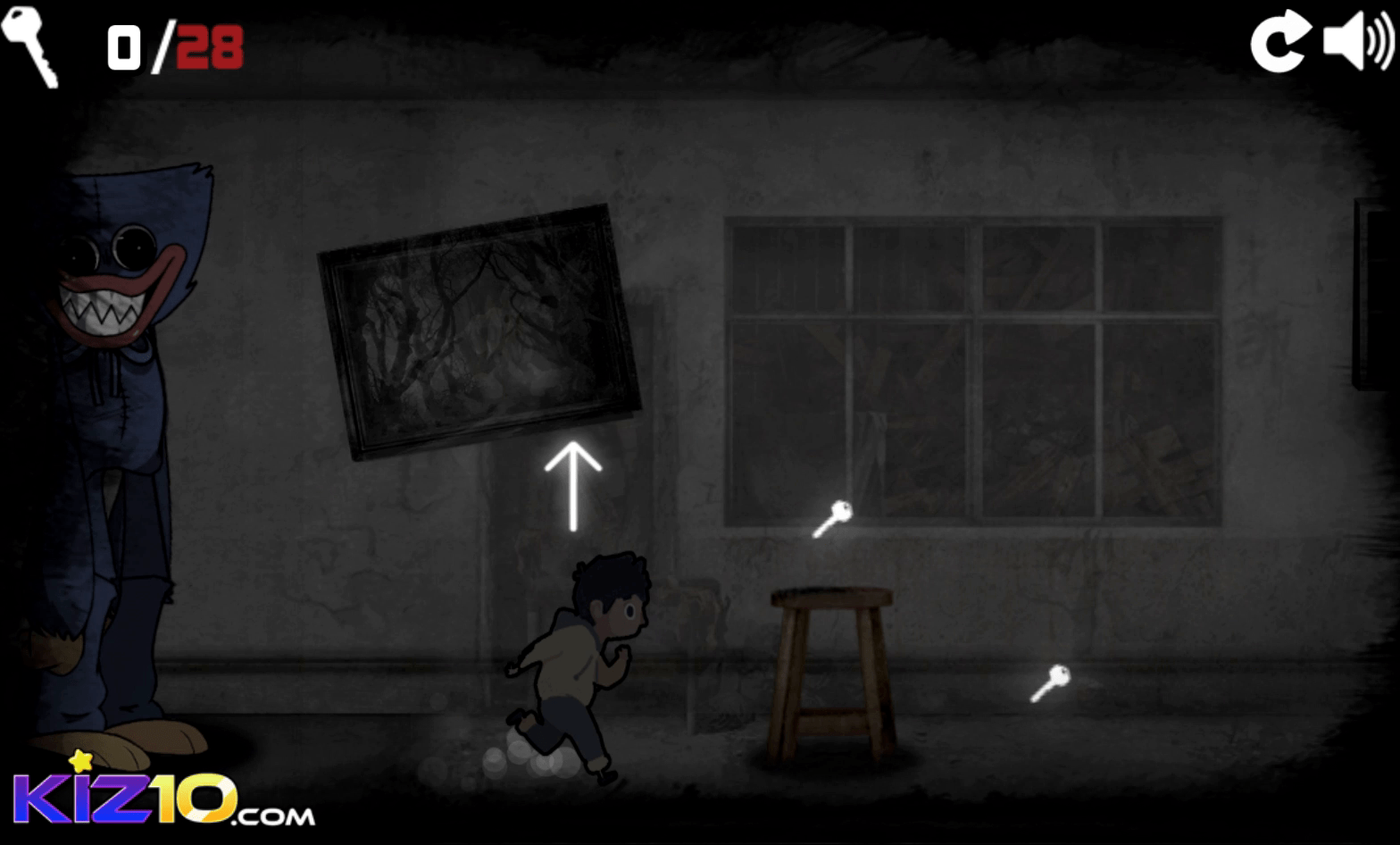Restart the level with the circular arrow
The width and height of the screenshot is (1400, 845).
(x=1279, y=42)
